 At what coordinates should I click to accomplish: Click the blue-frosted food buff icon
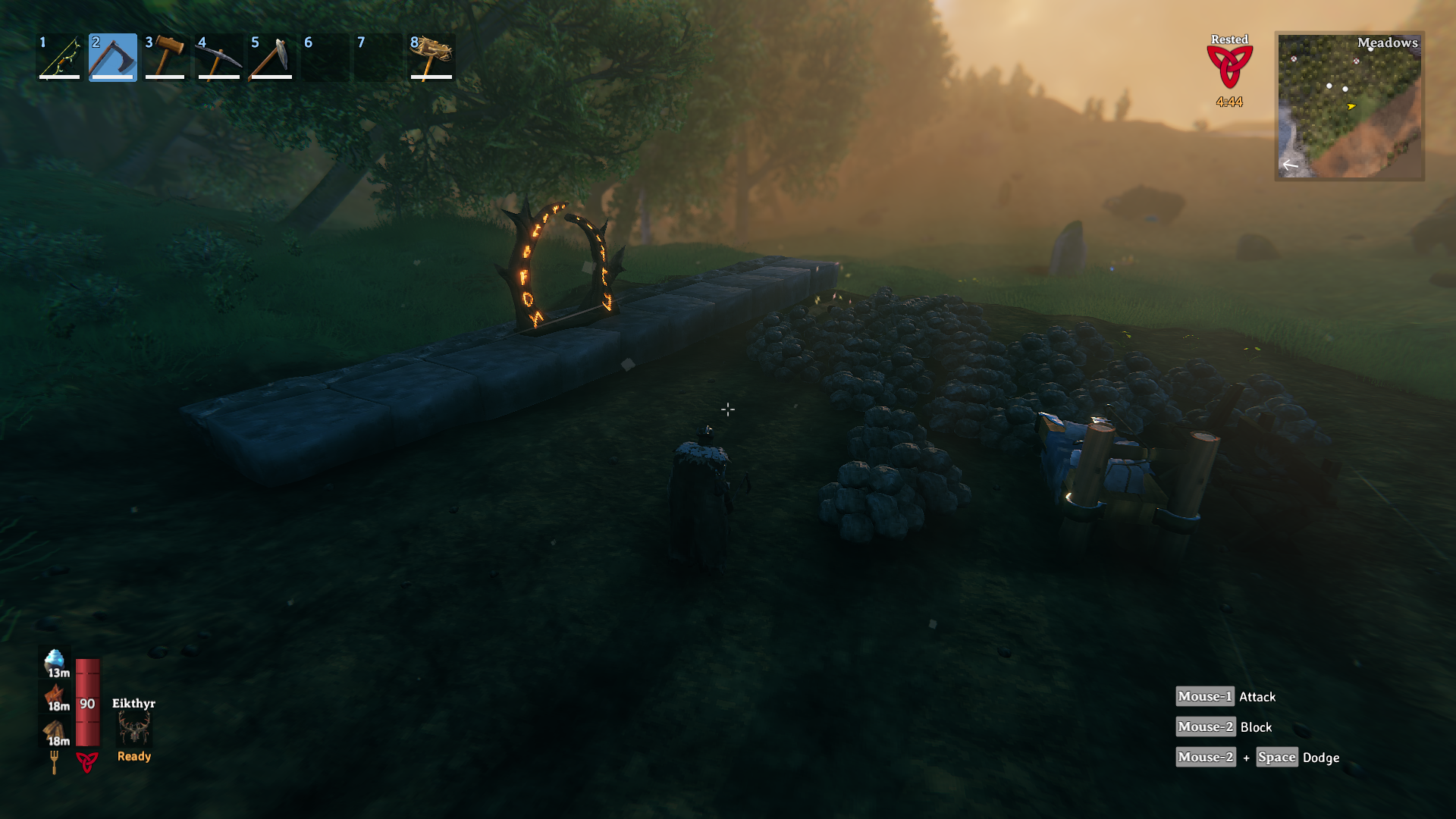[x=55, y=661]
